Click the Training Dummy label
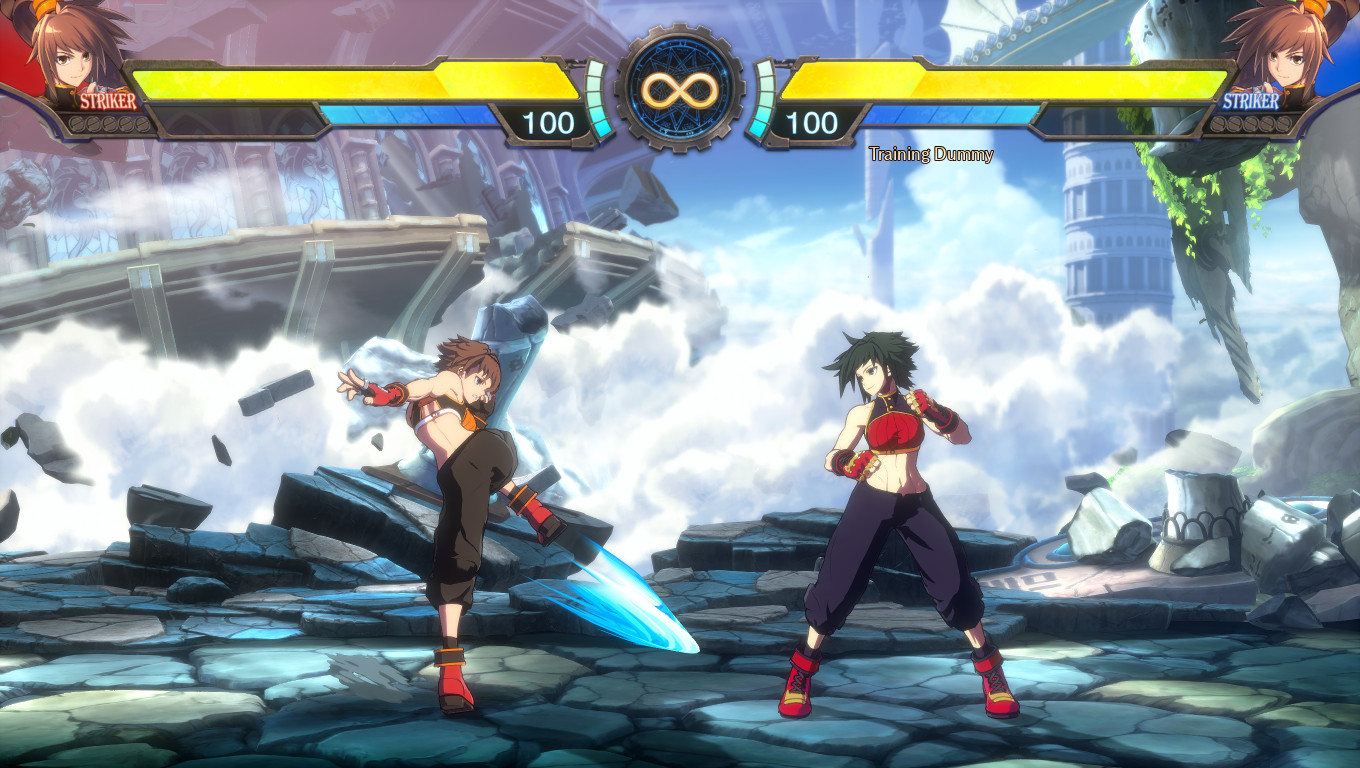The width and height of the screenshot is (1360, 768). (x=930, y=155)
